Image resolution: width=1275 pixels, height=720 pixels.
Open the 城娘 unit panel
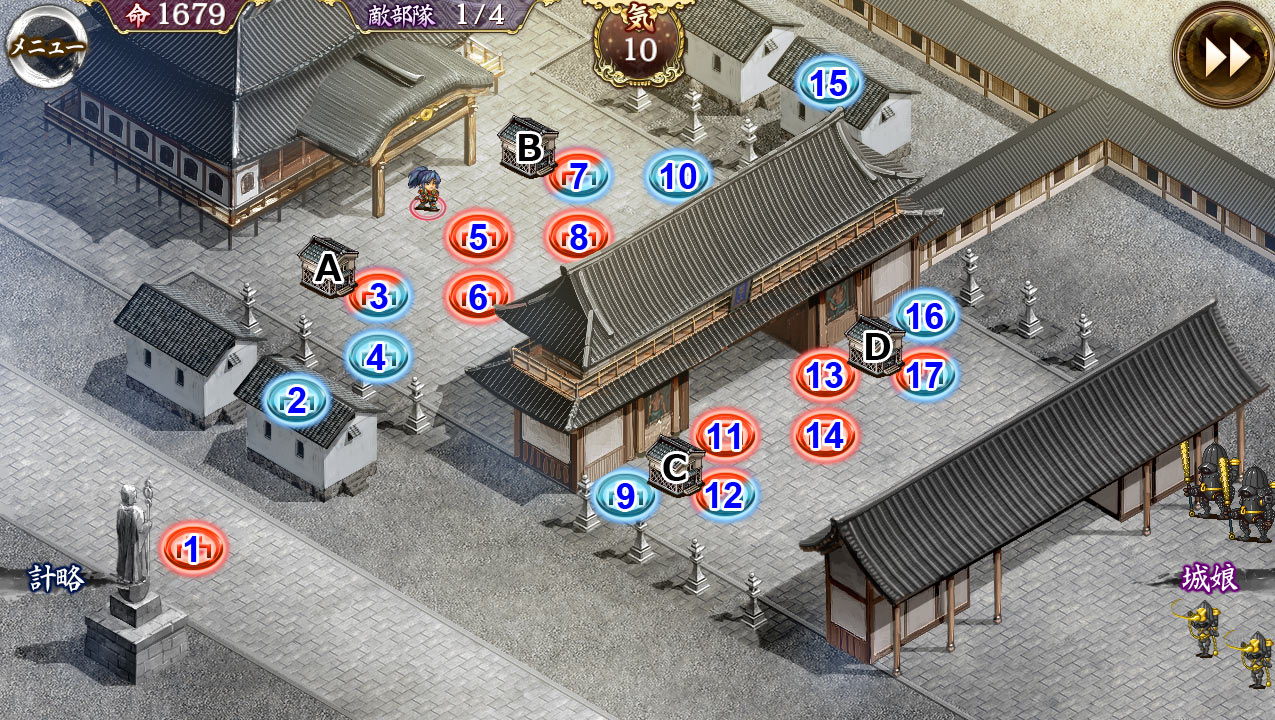pos(1210,578)
